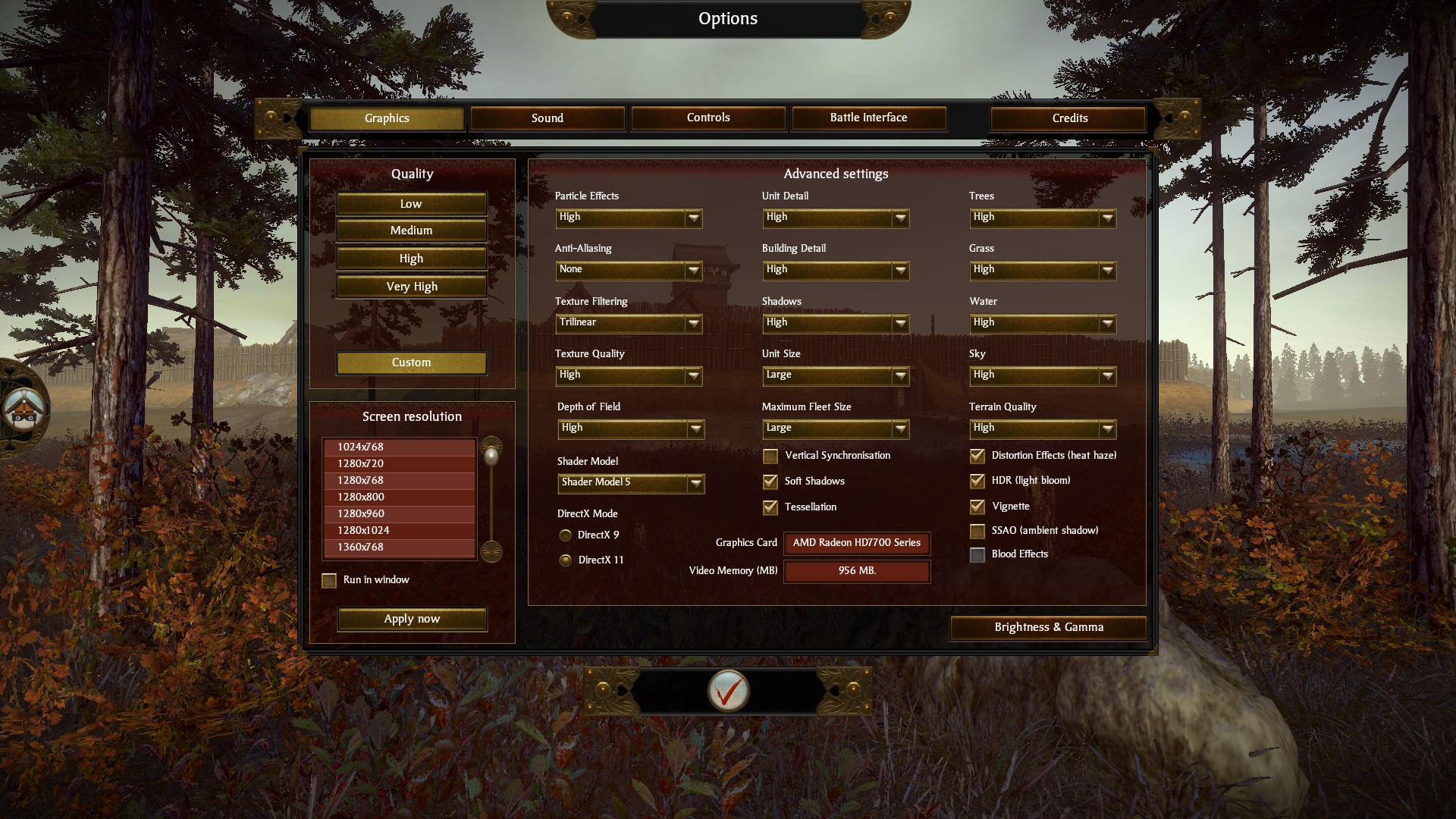Viewport: 1456px width, 819px height.
Task: Open Brightness & Gamma settings
Action: (x=1048, y=627)
